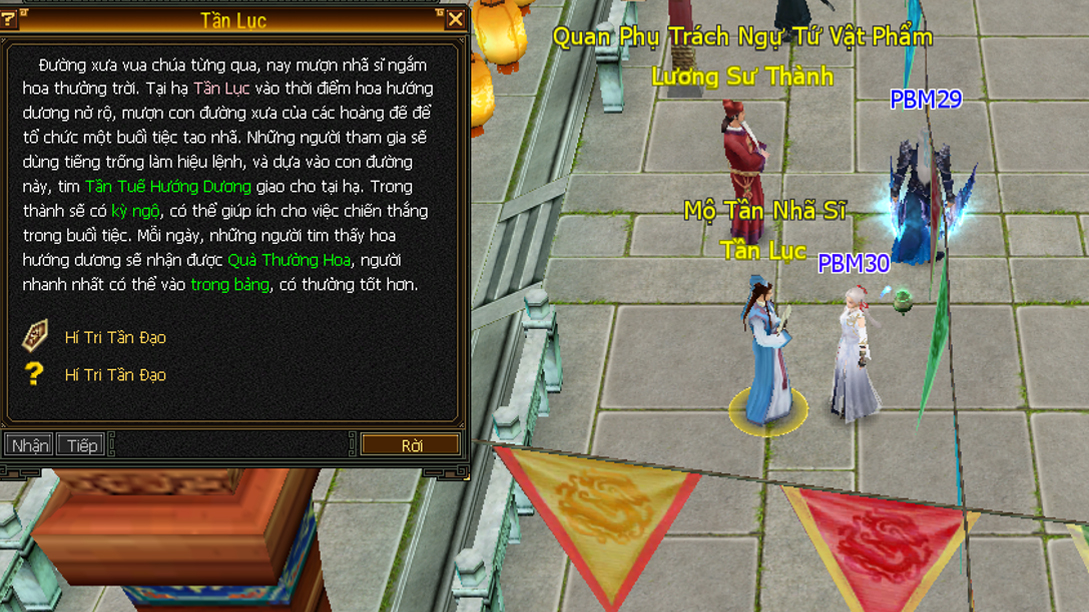Click the Tiếp button to continue
Image resolution: width=1089 pixels, height=612 pixels.
tap(81, 445)
